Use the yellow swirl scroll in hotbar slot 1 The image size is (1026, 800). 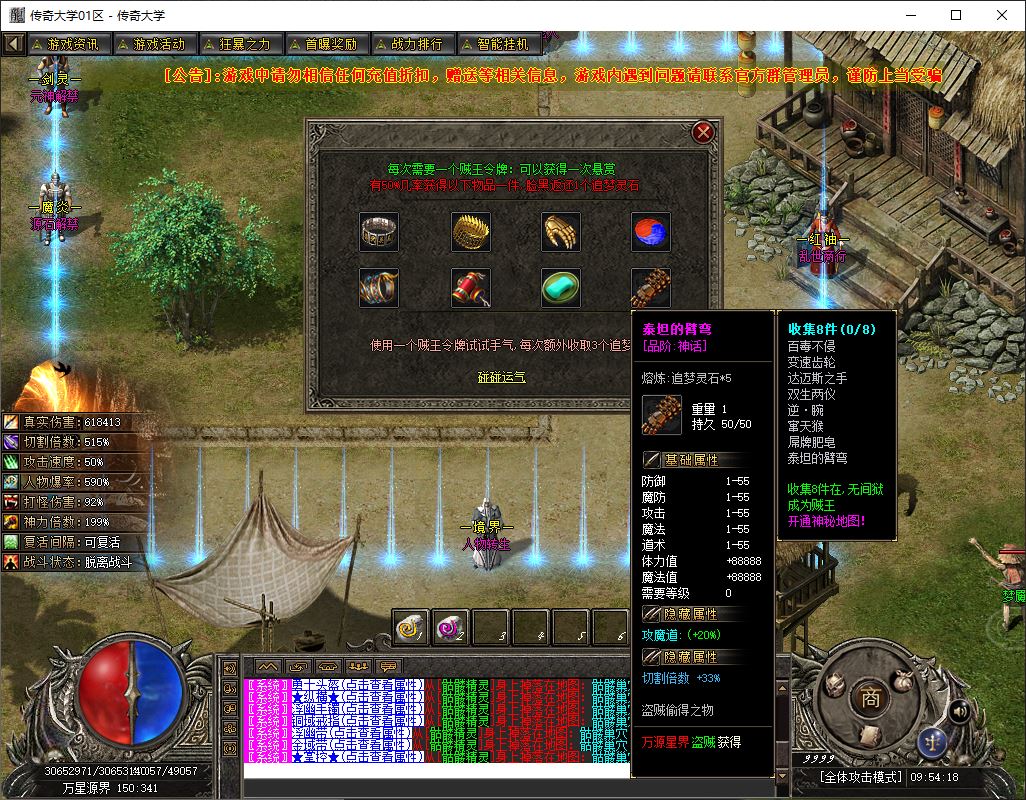[411, 627]
